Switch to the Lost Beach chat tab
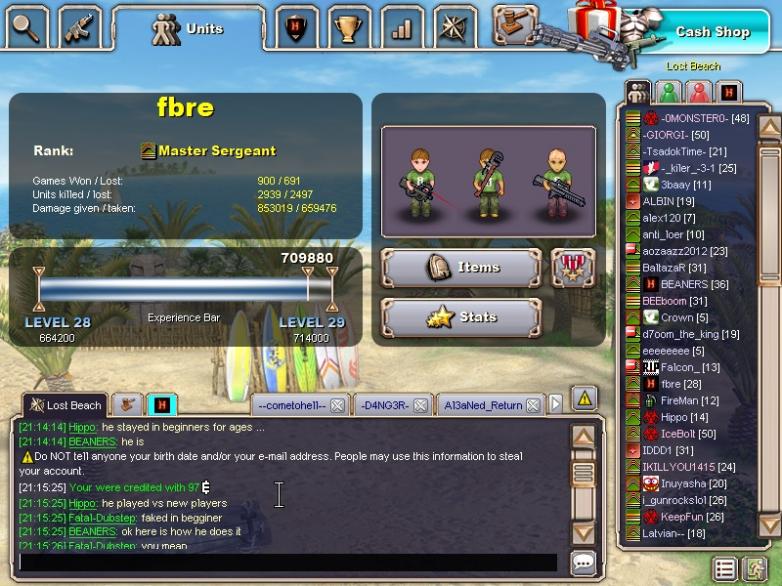Image resolution: width=782 pixels, height=586 pixels. 66,405
